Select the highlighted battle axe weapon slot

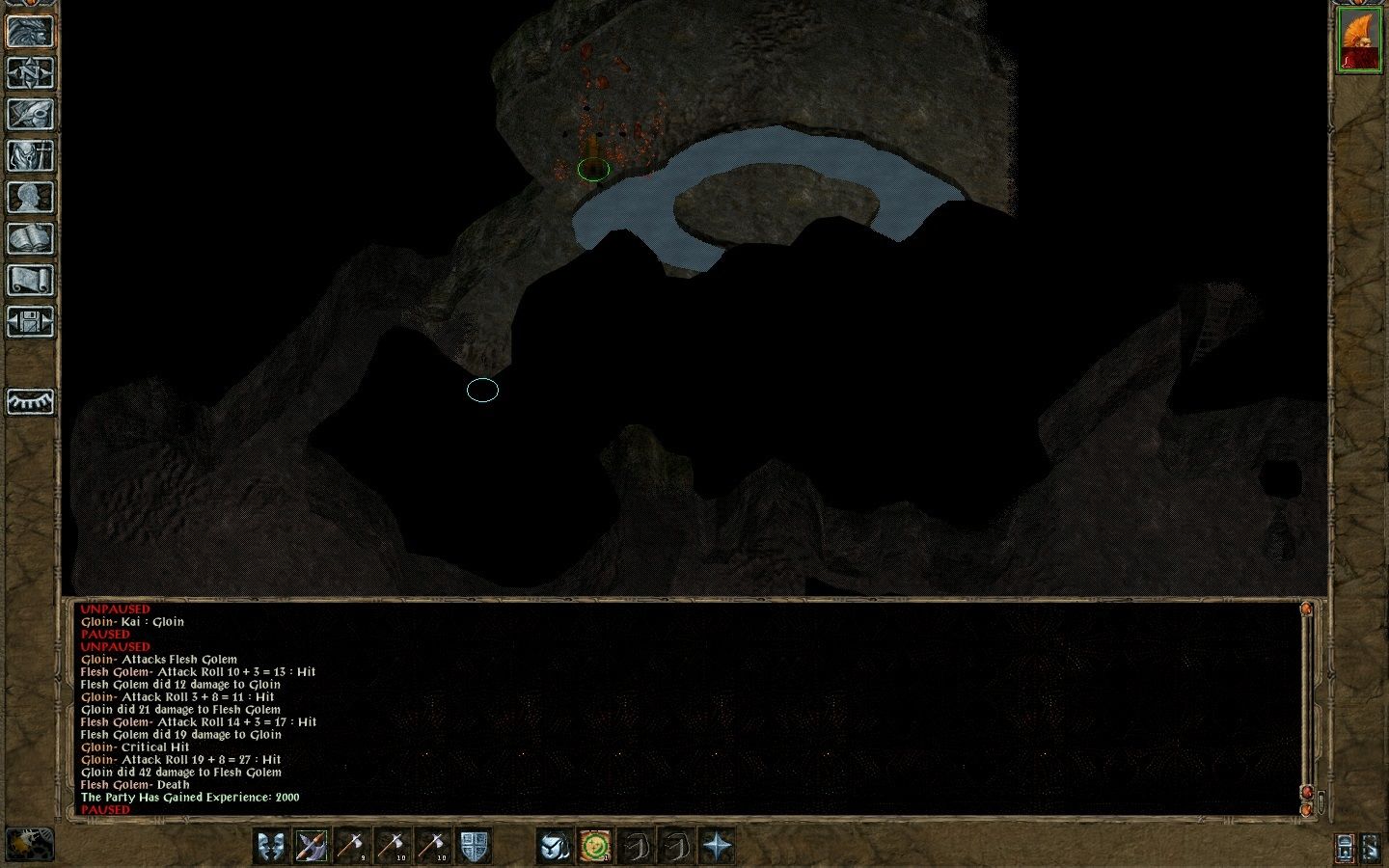point(312,846)
